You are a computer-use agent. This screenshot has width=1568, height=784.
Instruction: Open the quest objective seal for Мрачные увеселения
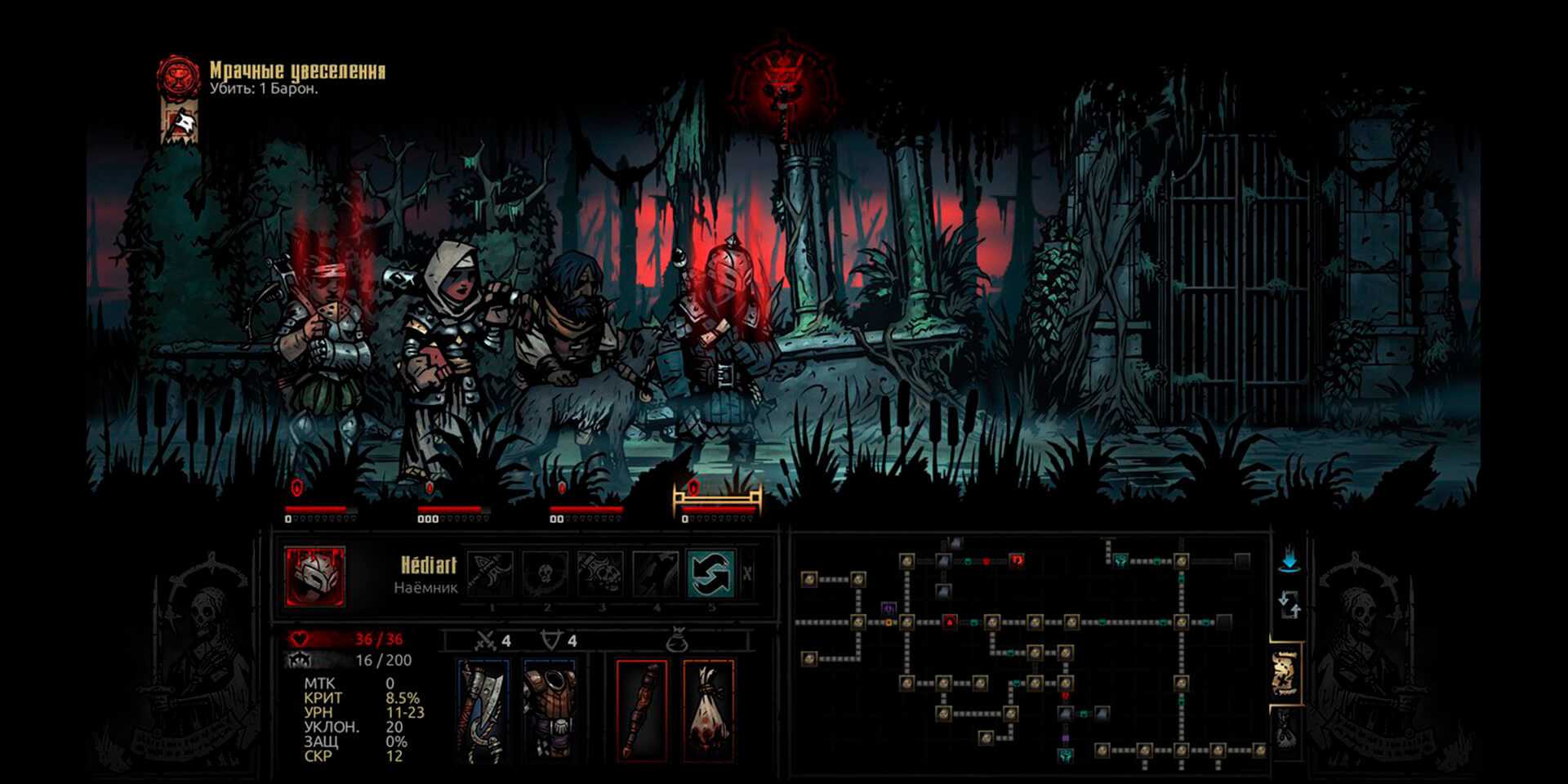point(178,78)
